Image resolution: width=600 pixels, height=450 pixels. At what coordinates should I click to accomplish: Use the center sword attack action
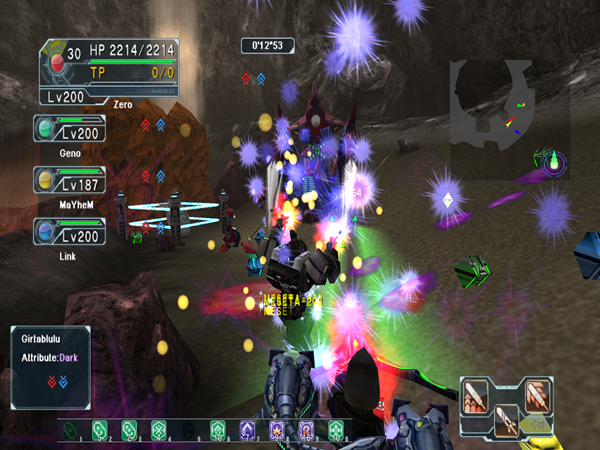coord(507,420)
